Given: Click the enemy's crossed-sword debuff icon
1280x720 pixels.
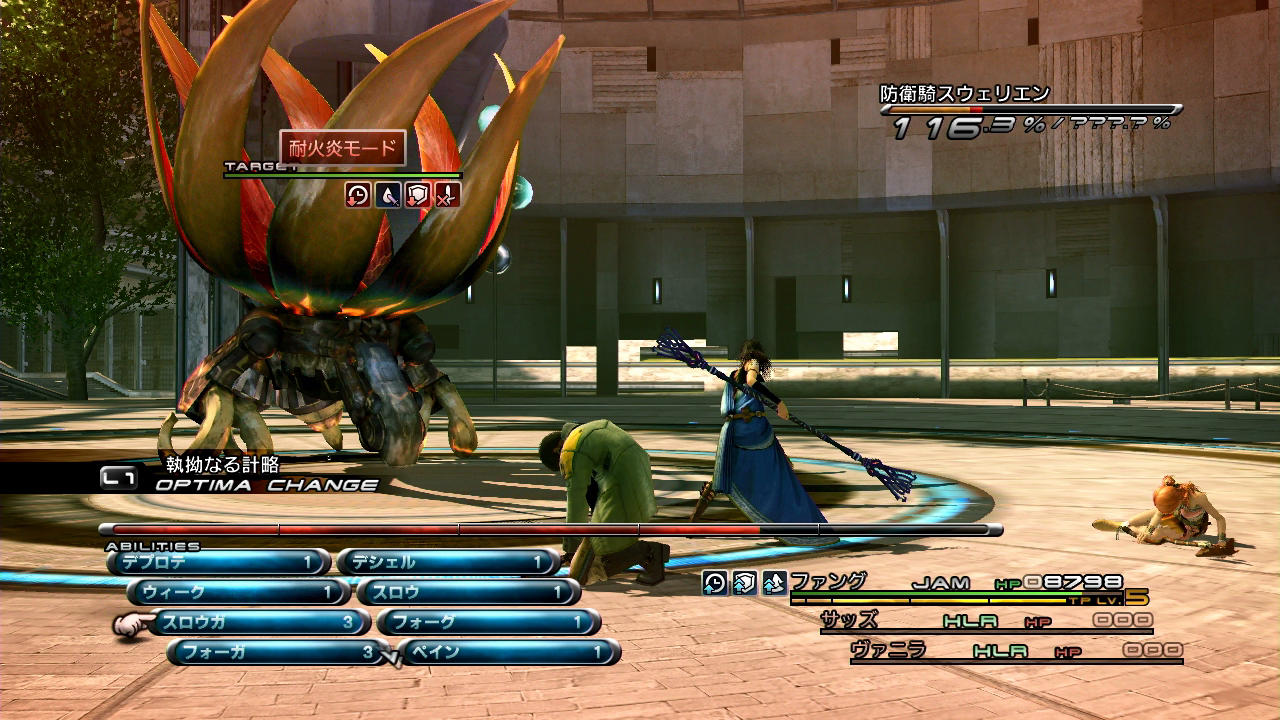Looking at the screenshot, I should point(448,195).
